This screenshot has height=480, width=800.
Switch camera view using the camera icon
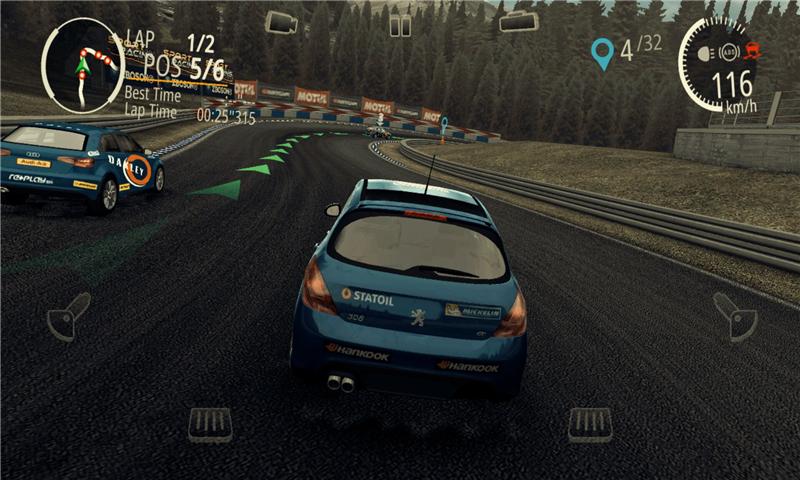click(281, 22)
